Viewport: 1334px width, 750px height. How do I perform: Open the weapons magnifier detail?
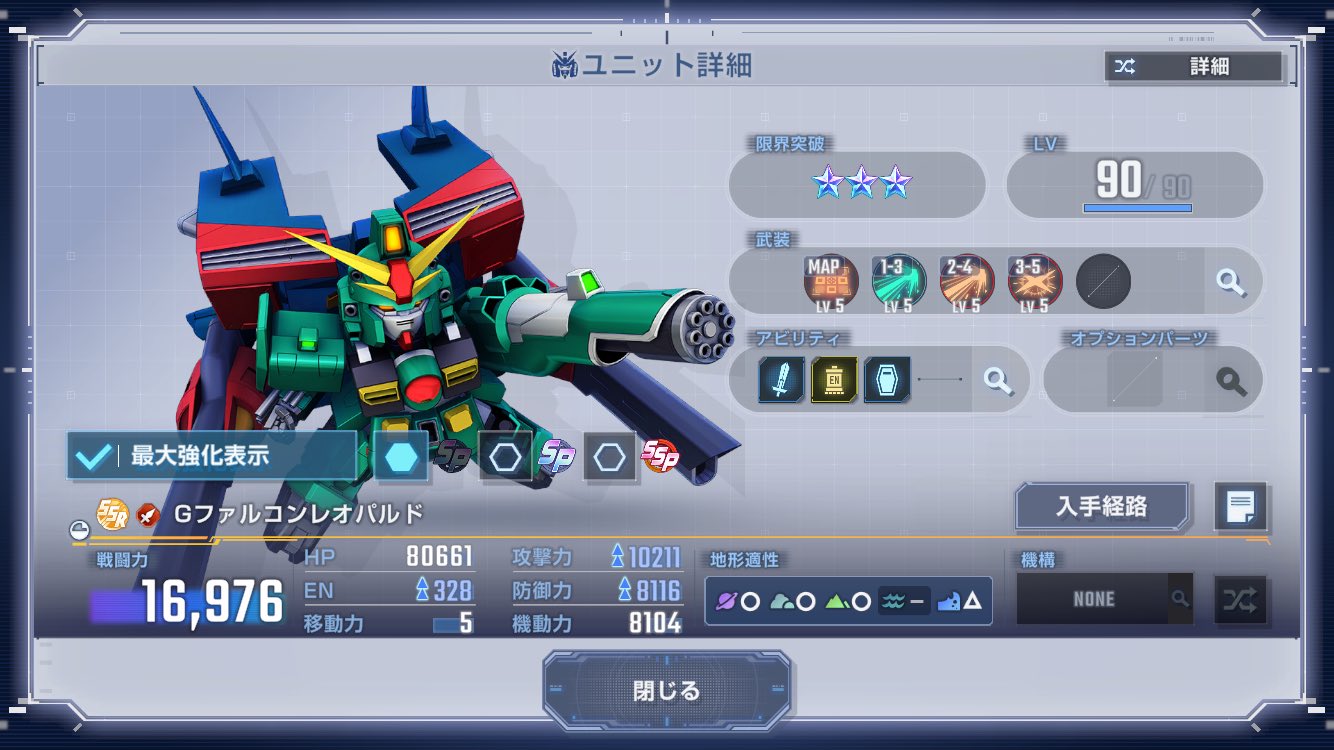click(x=1231, y=281)
